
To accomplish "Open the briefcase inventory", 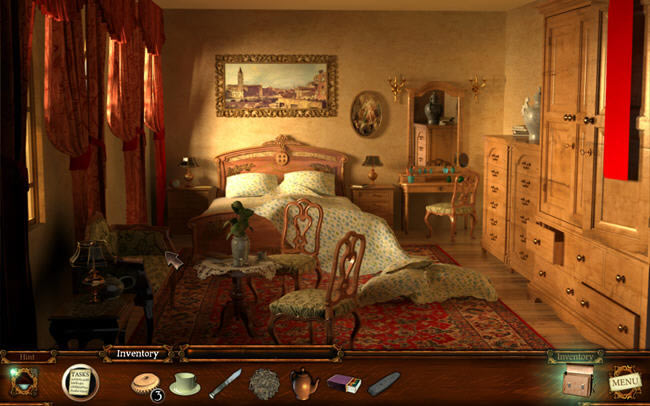I will (x=576, y=382).
